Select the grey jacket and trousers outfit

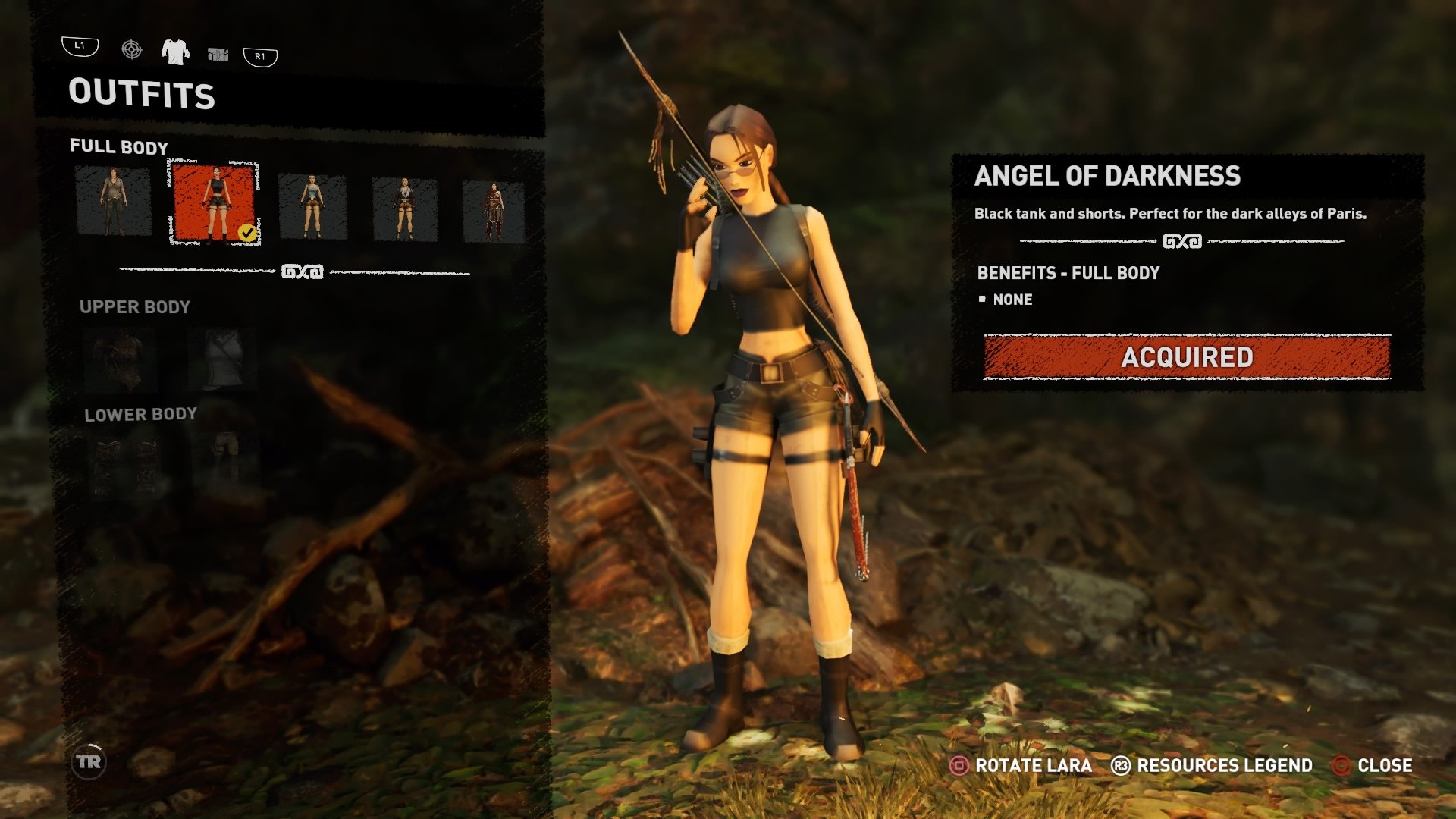[x=114, y=202]
